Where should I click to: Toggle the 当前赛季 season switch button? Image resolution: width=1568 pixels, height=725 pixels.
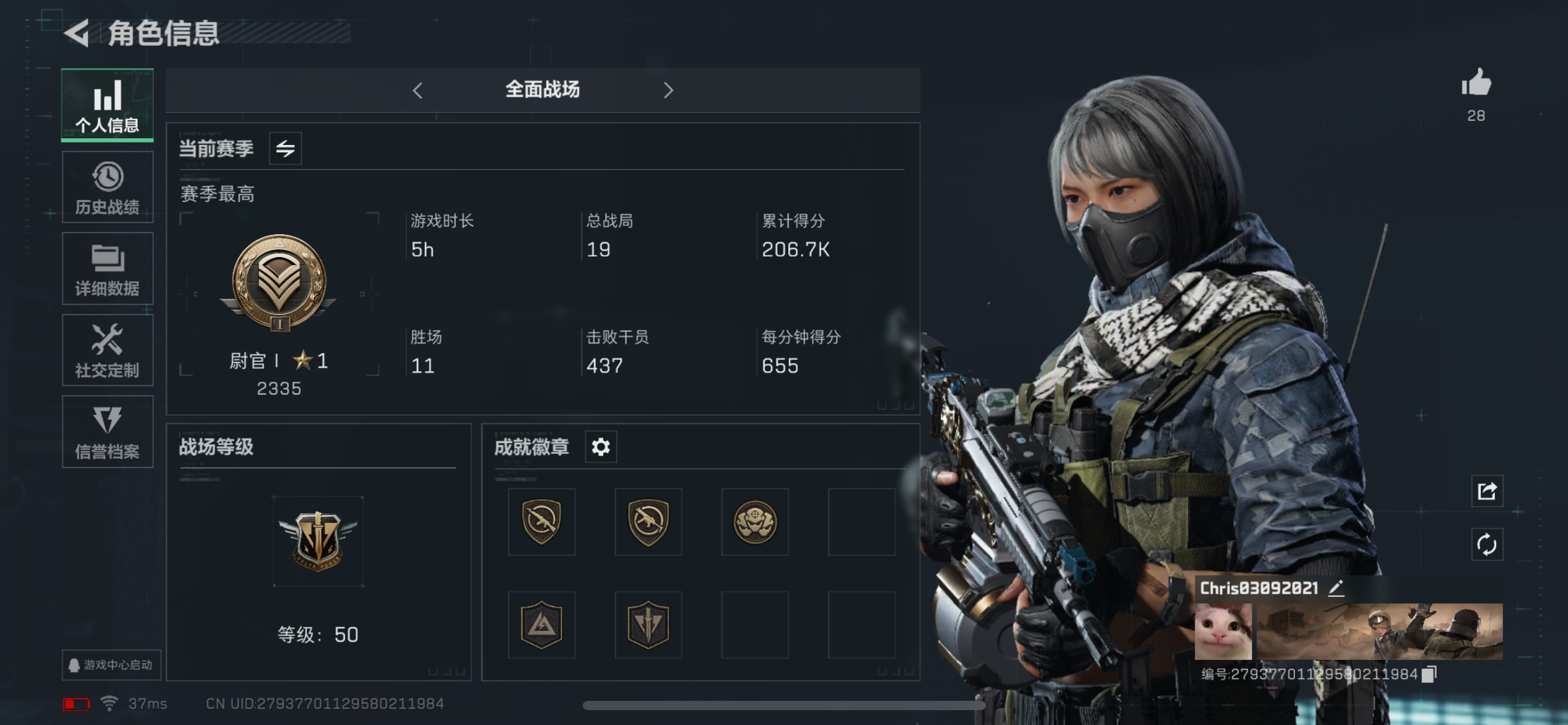(x=285, y=149)
